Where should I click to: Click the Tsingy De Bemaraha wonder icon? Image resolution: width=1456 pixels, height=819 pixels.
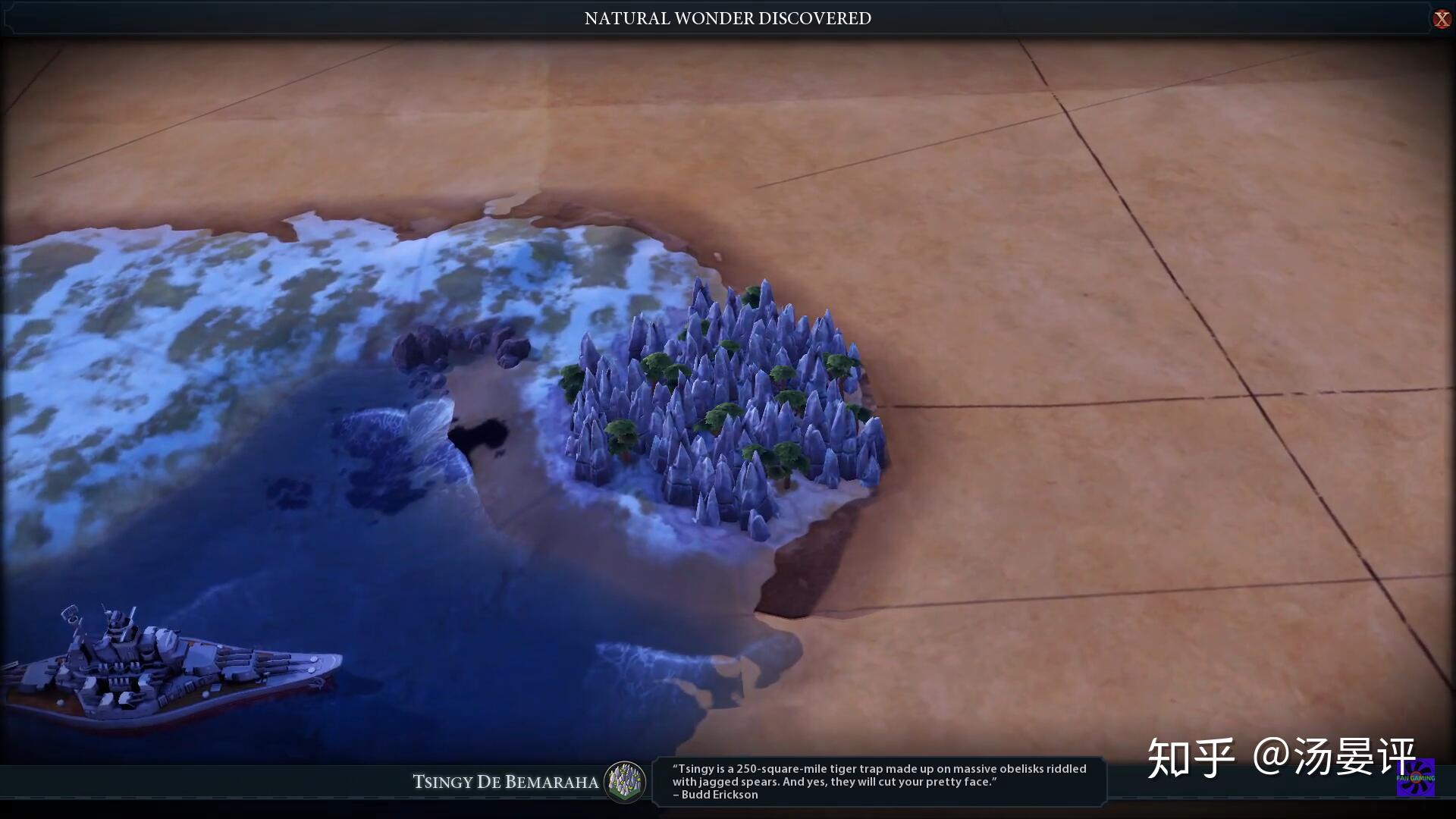[625, 782]
